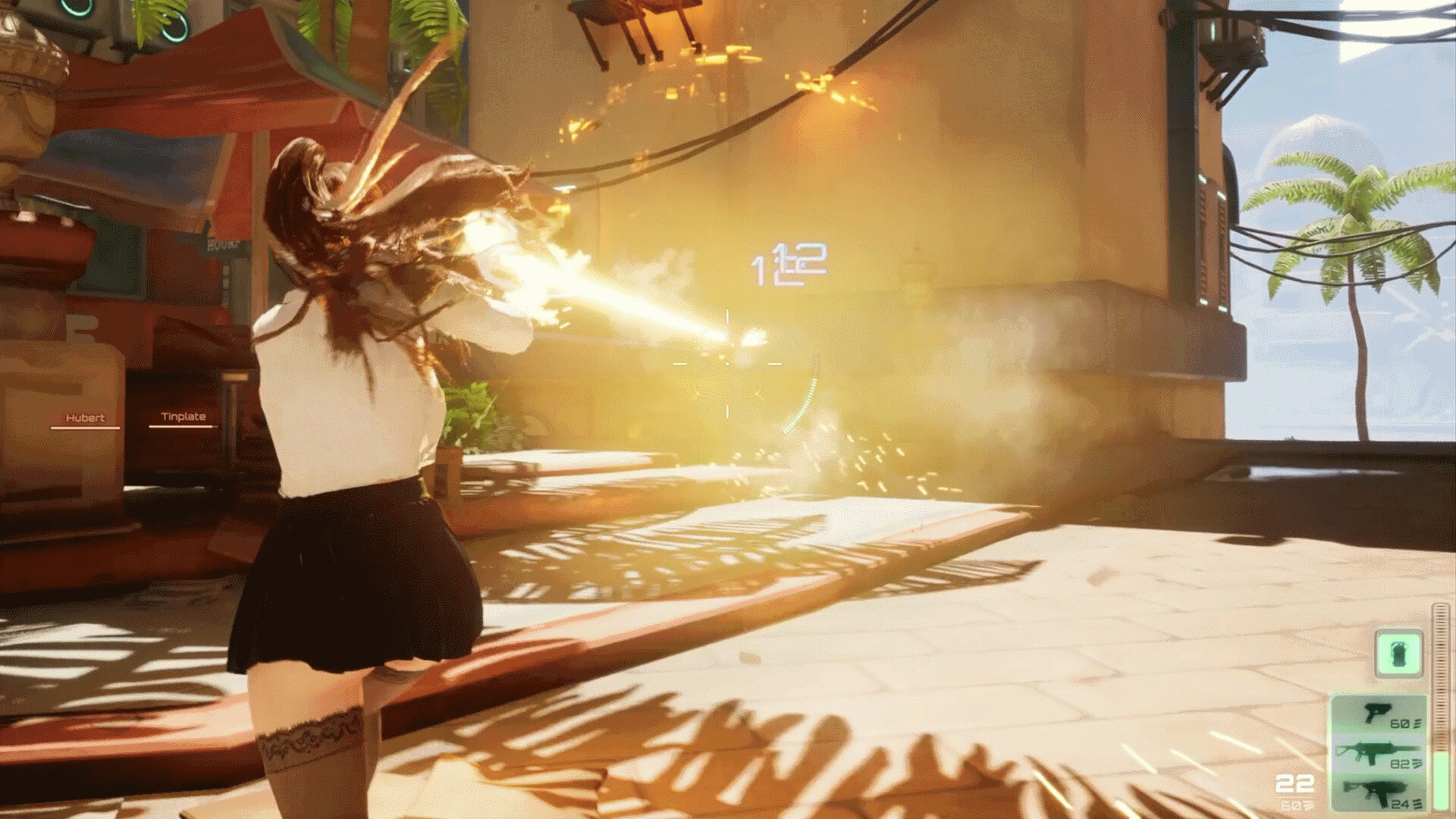Select the grenade item slot
Viewport: 1456px width, 819px height.
point(1399,653)
